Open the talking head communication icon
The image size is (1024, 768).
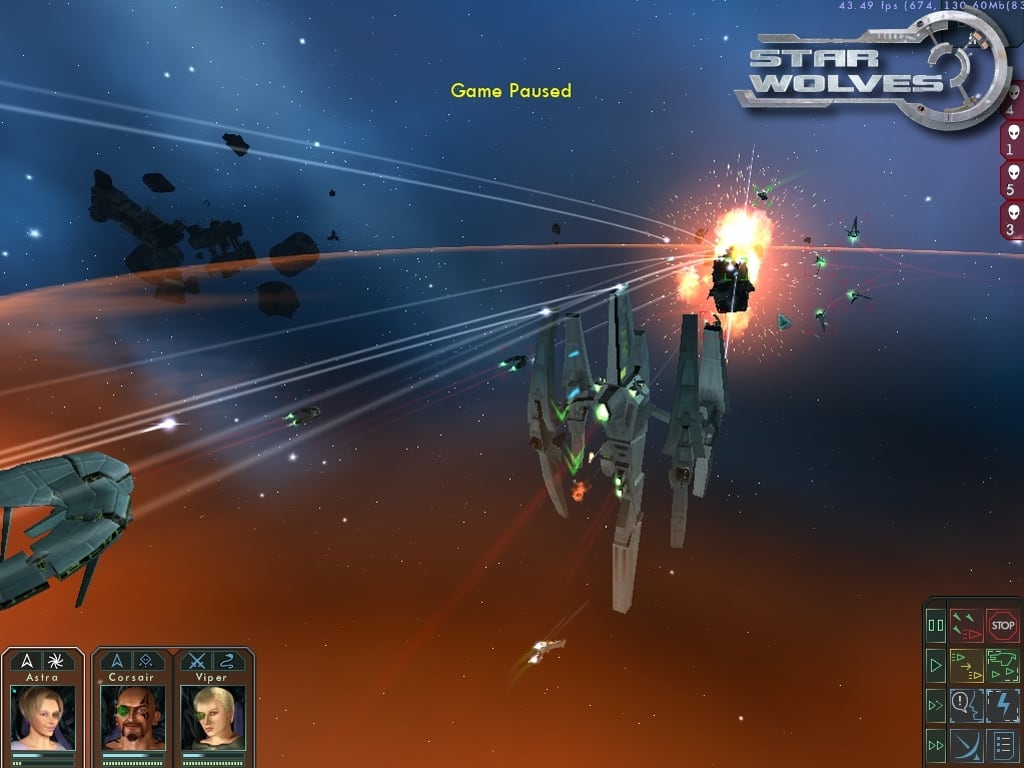click(966, 705)
